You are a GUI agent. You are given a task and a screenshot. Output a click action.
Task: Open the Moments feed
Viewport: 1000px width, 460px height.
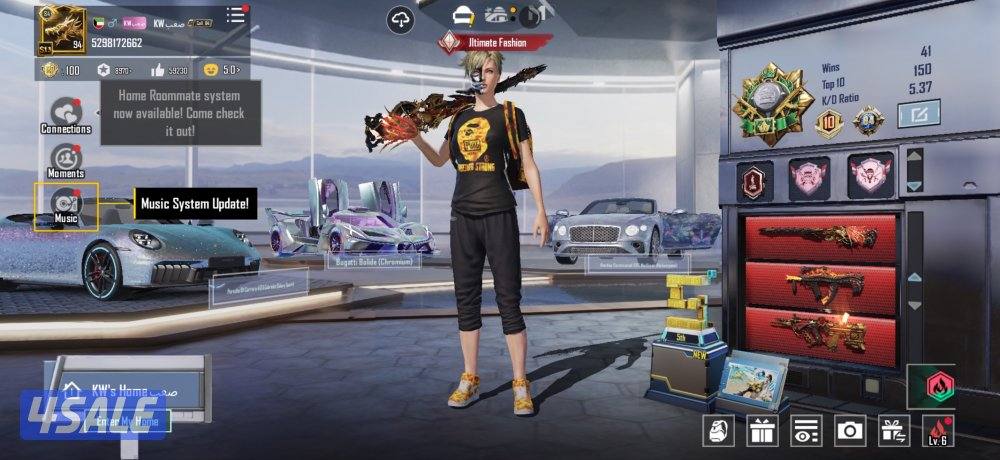click(x=66, y=160)
